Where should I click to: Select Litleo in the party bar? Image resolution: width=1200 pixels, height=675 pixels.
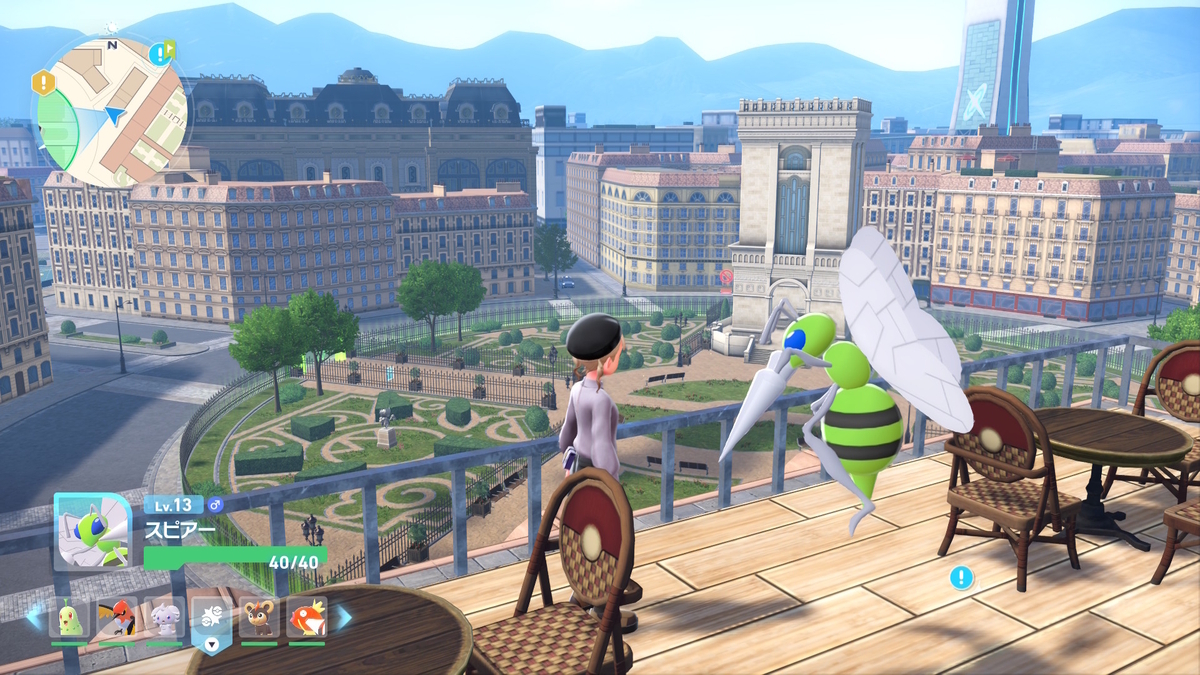point(259,617)
